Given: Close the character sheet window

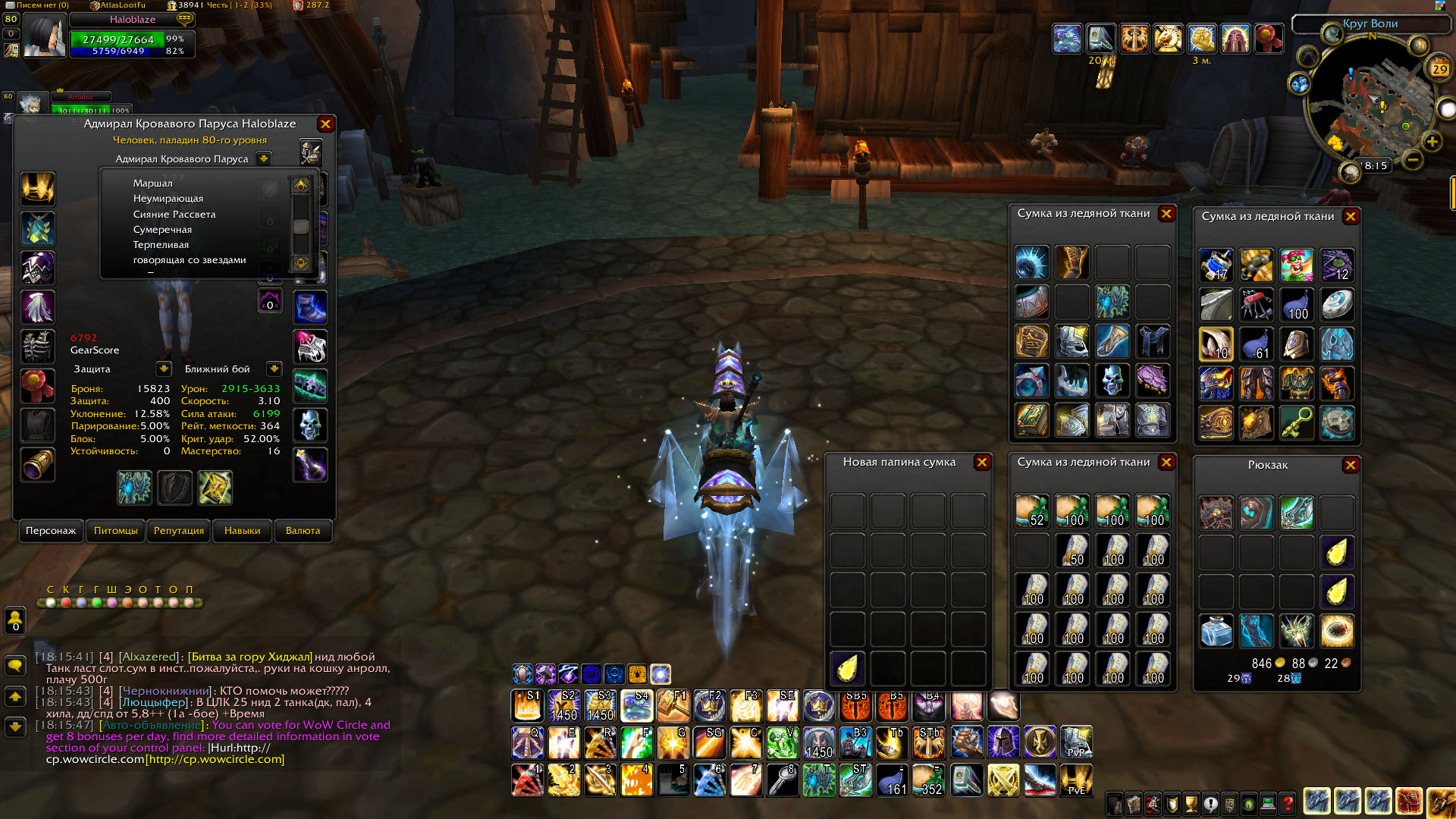Looking at the screenshot, I should (325, 124).
